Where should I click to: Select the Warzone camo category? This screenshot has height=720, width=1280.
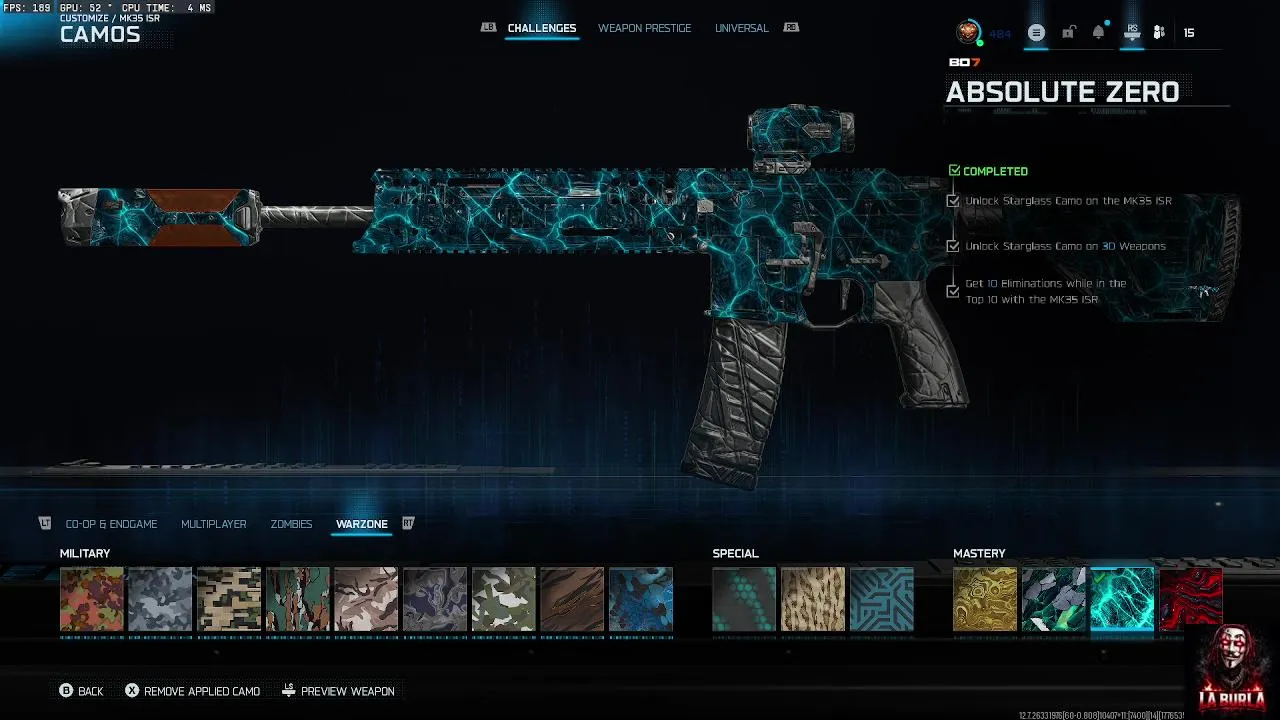pyautogui.click(x=361, y=524)
